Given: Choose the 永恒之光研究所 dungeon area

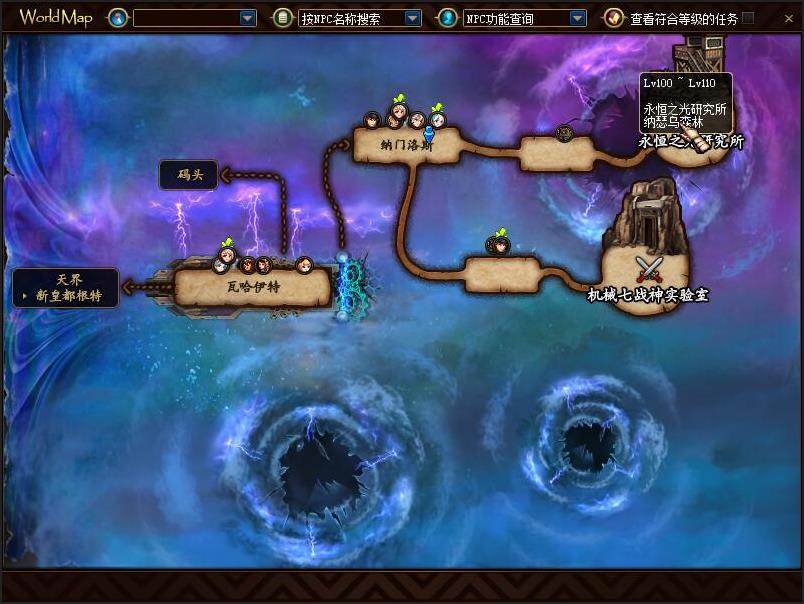Looking at the screenshot, I should click(x=691, y=141).
